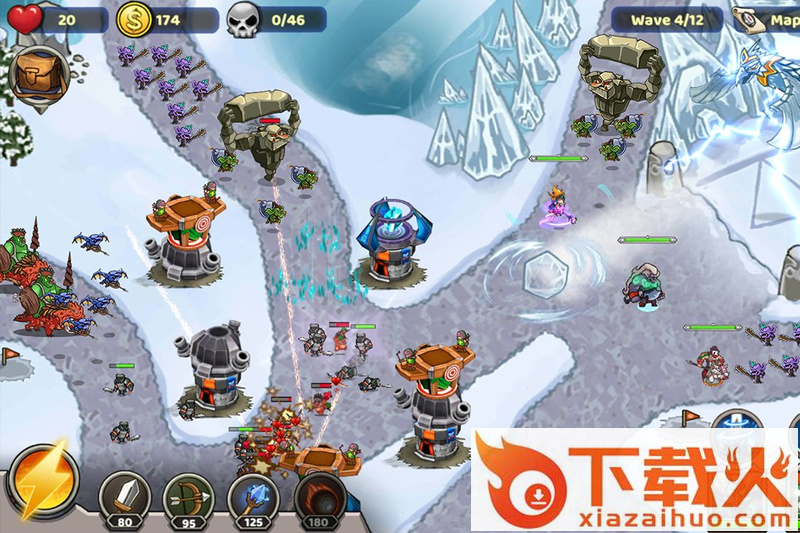
Task: Open the Map button
Action: pos(767,20)
